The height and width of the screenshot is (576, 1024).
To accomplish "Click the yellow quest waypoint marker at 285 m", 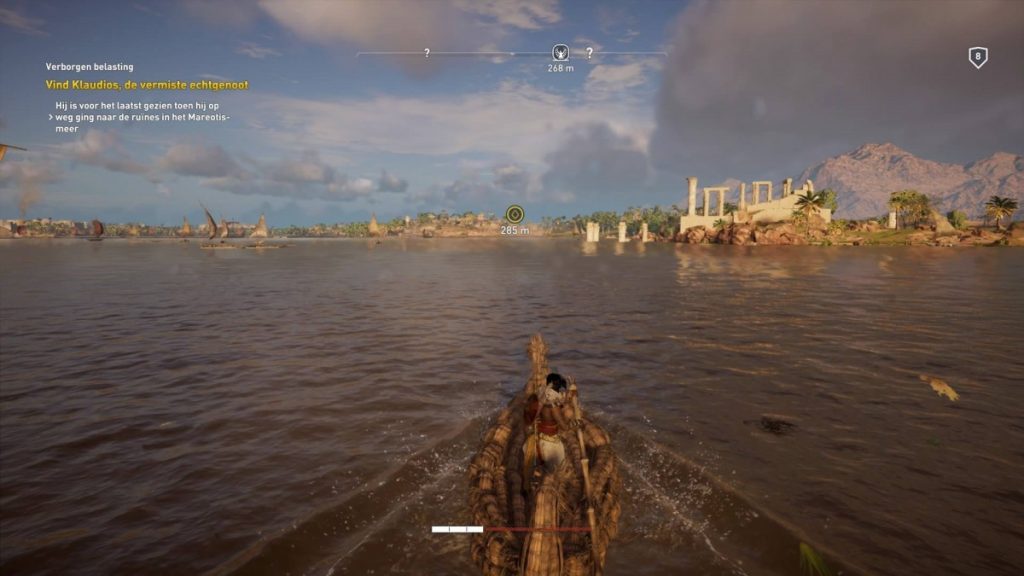I will (514, 213).
